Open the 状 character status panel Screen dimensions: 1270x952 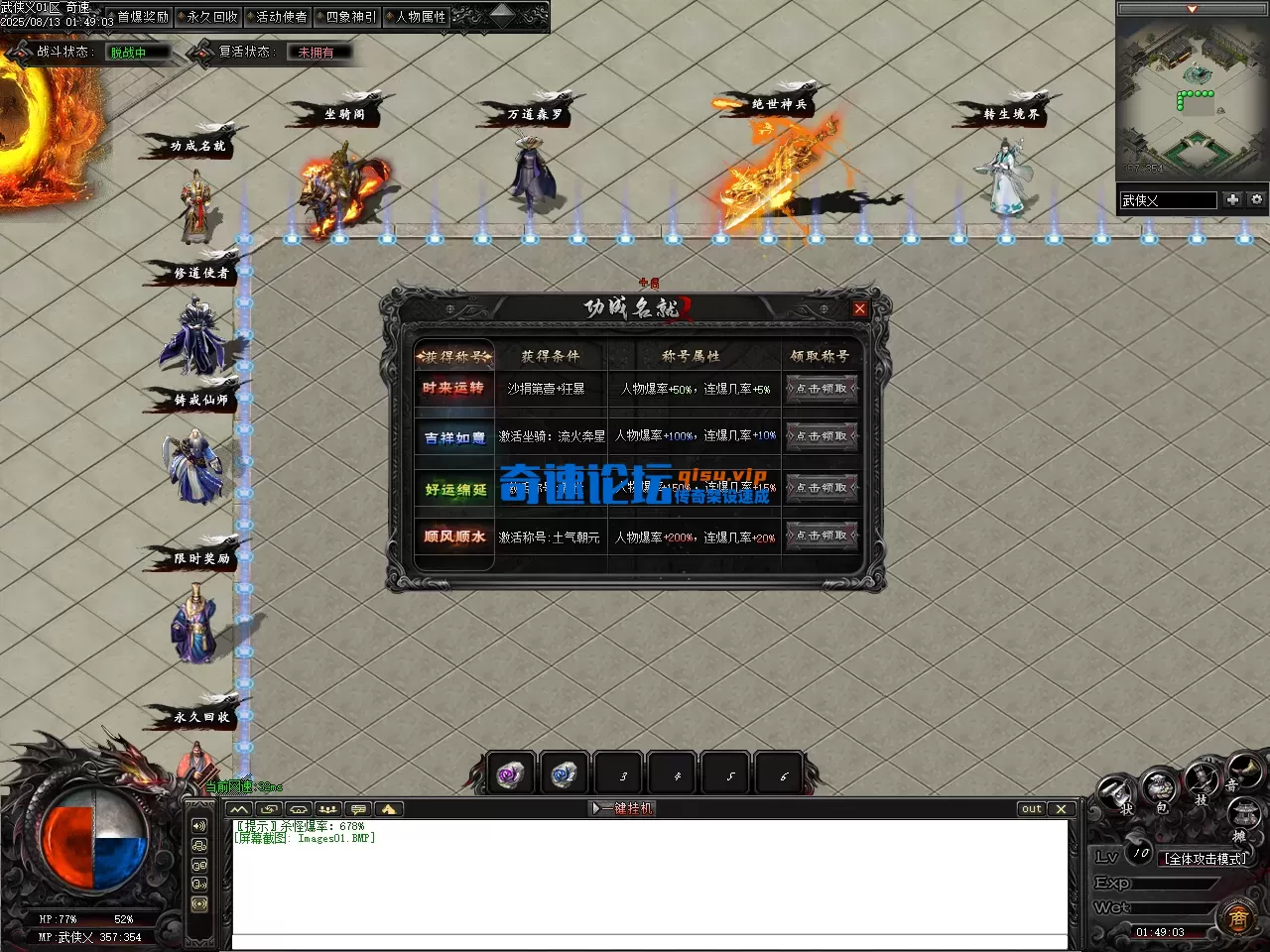click(1116, 790)
